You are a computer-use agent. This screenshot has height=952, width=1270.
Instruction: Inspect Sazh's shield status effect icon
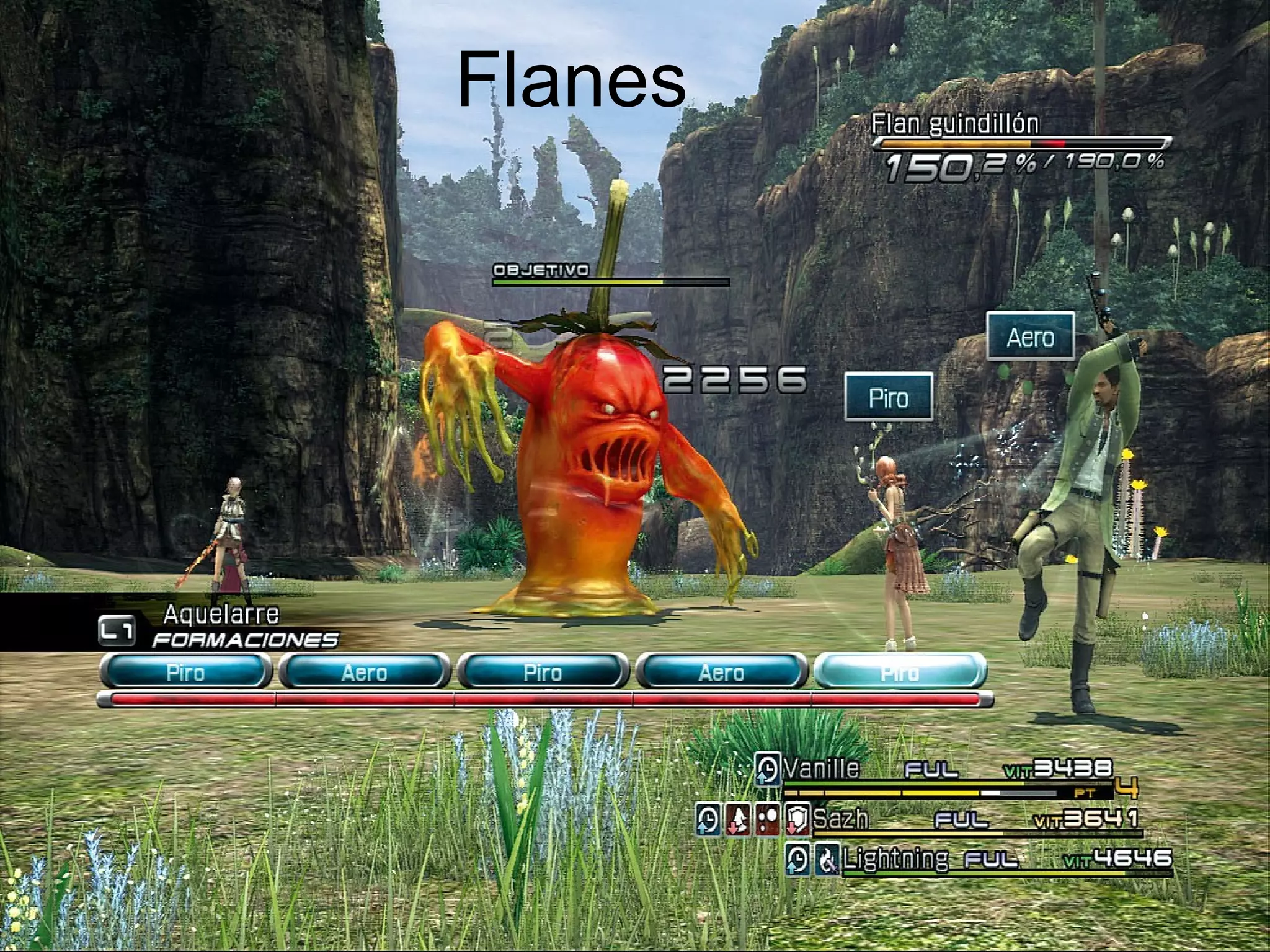tap(797, 820)
